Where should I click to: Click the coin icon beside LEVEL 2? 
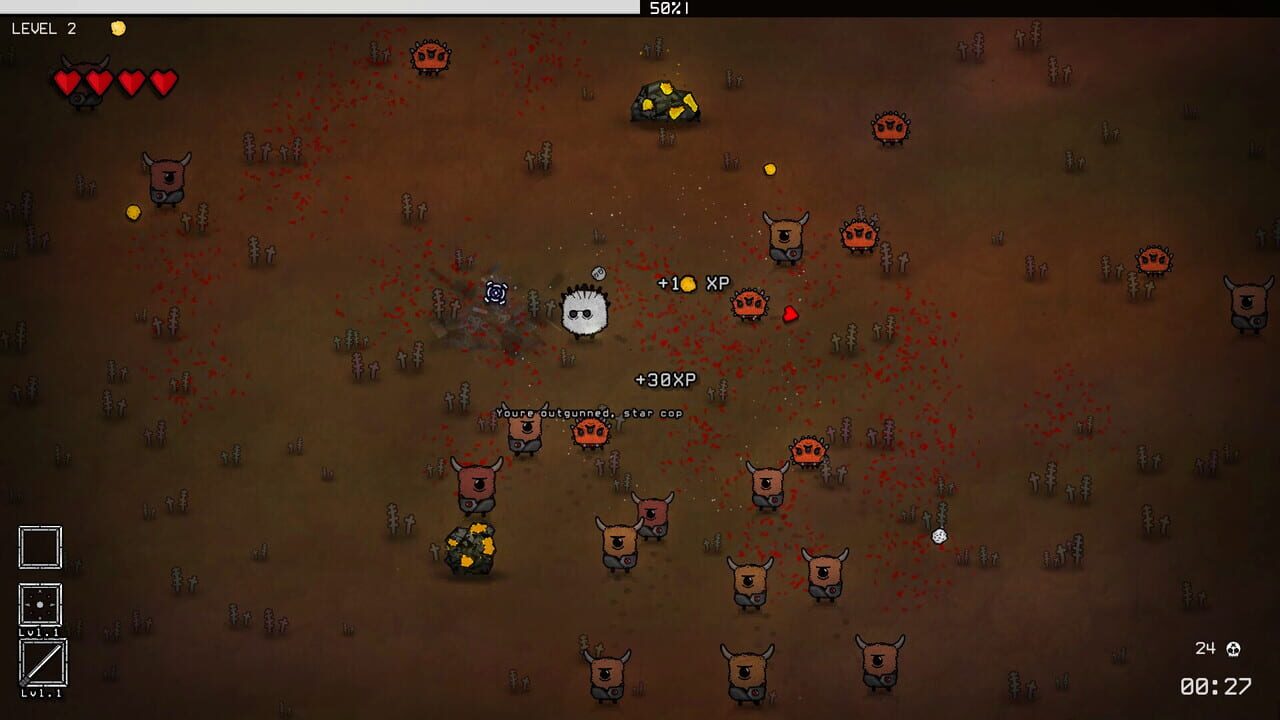click(117, 27)
